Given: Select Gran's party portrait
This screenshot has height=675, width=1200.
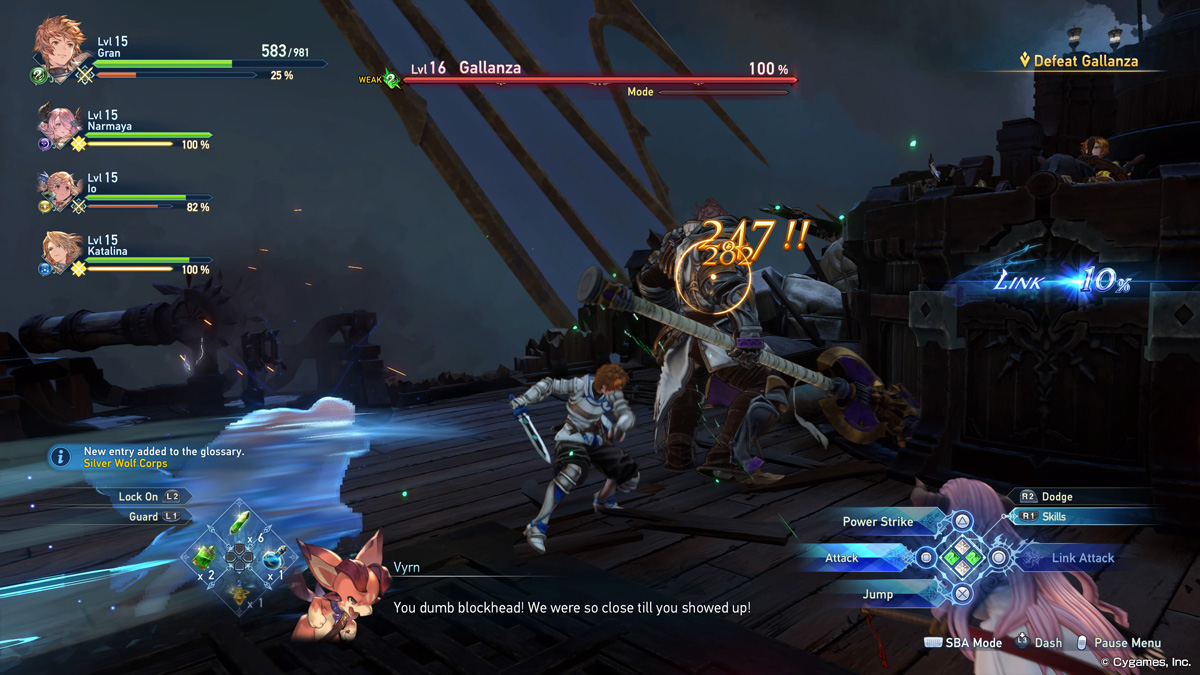Looking at the screenshot, I should click(59, 45).
